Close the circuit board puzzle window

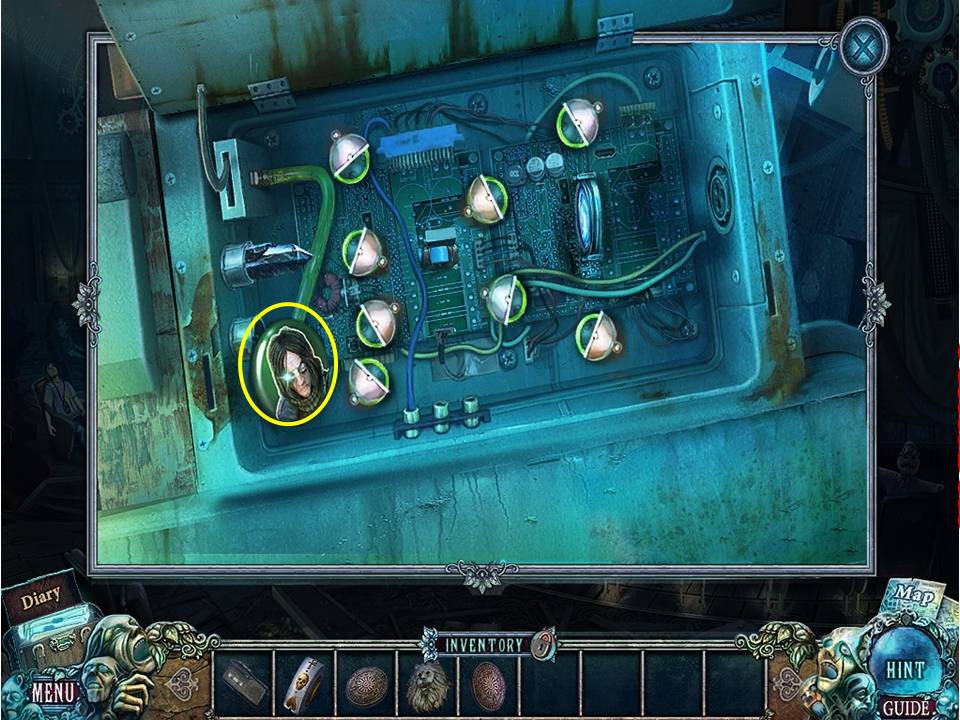tap(863, 47)
